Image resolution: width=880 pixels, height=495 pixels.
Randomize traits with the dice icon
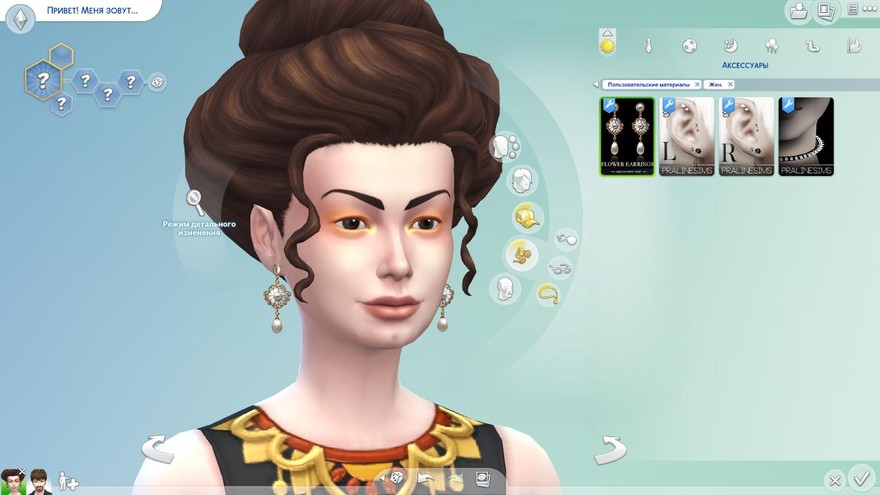click(x=157, y=82)
